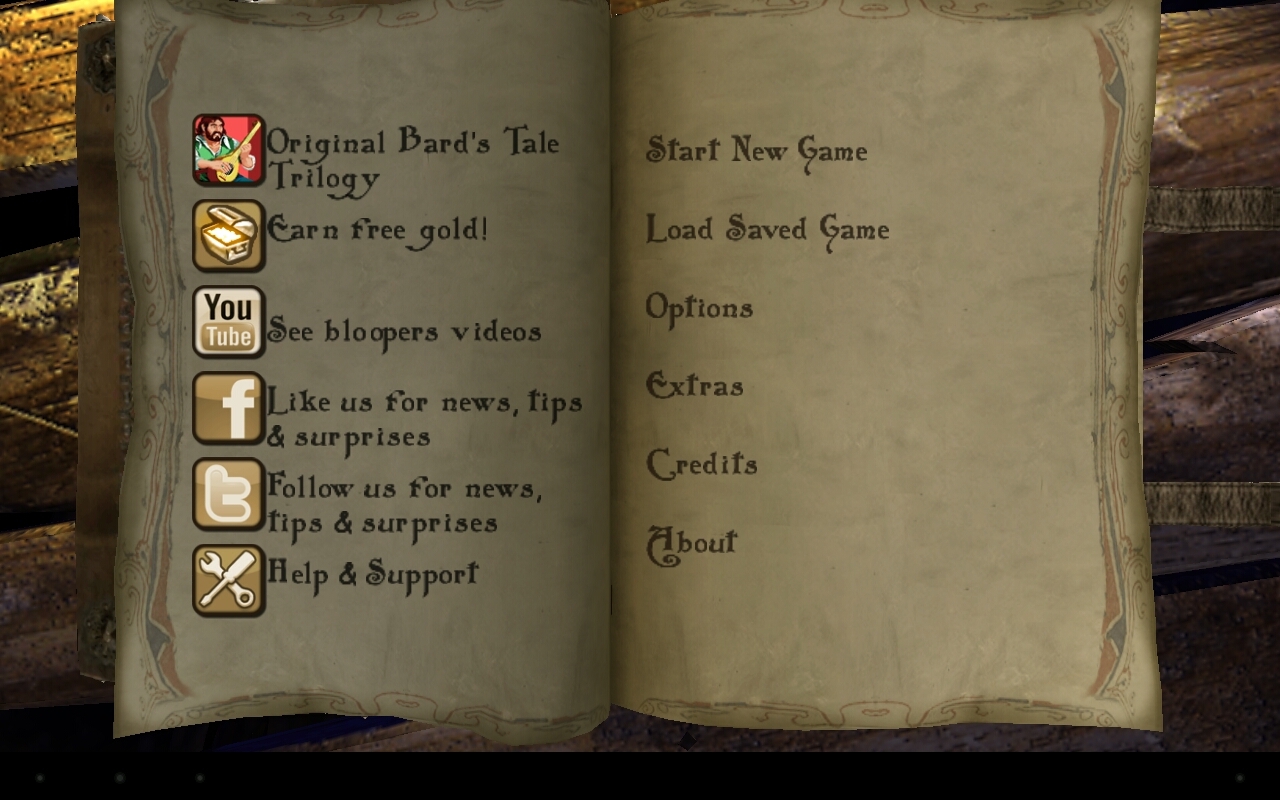Viewport: 1280px width, 800px height.
Task: Open the Options menu
Action: tap(699, 308)
